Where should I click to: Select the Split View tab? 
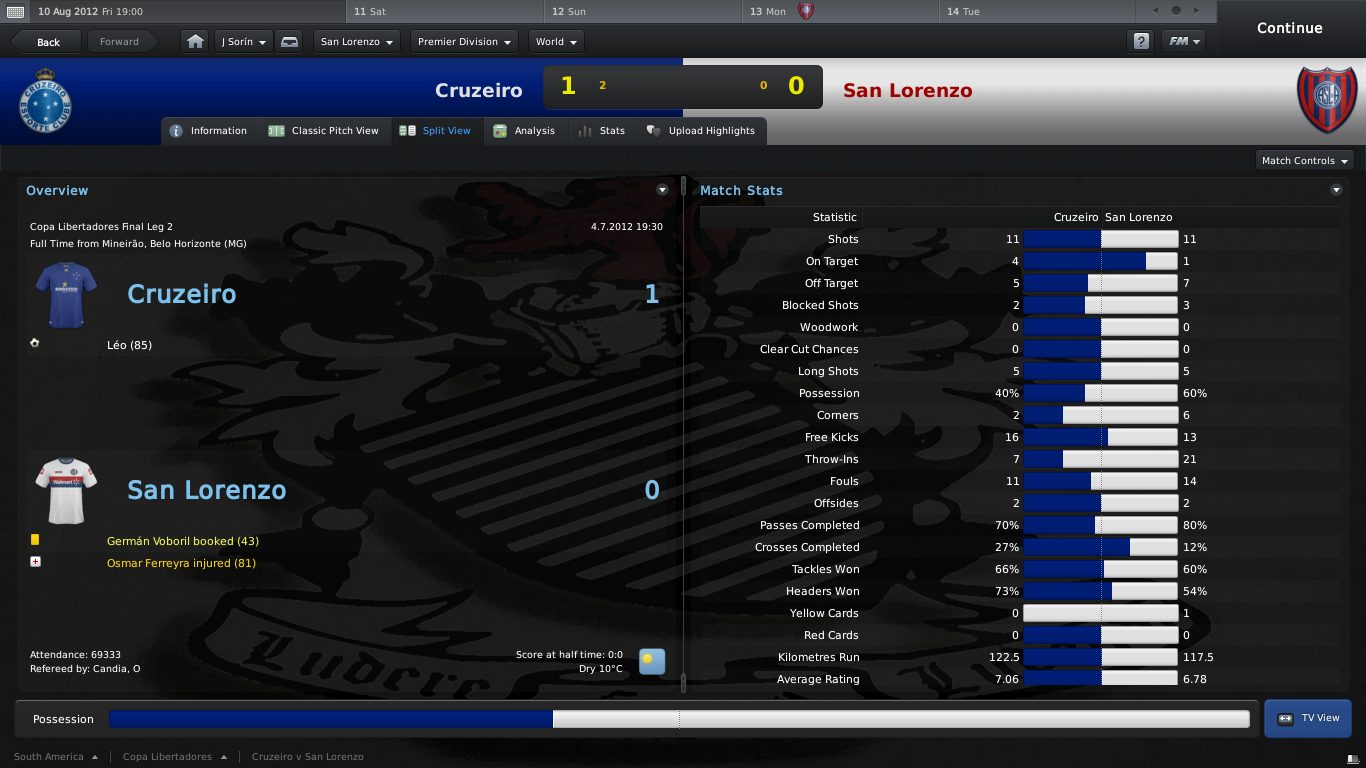435,131
